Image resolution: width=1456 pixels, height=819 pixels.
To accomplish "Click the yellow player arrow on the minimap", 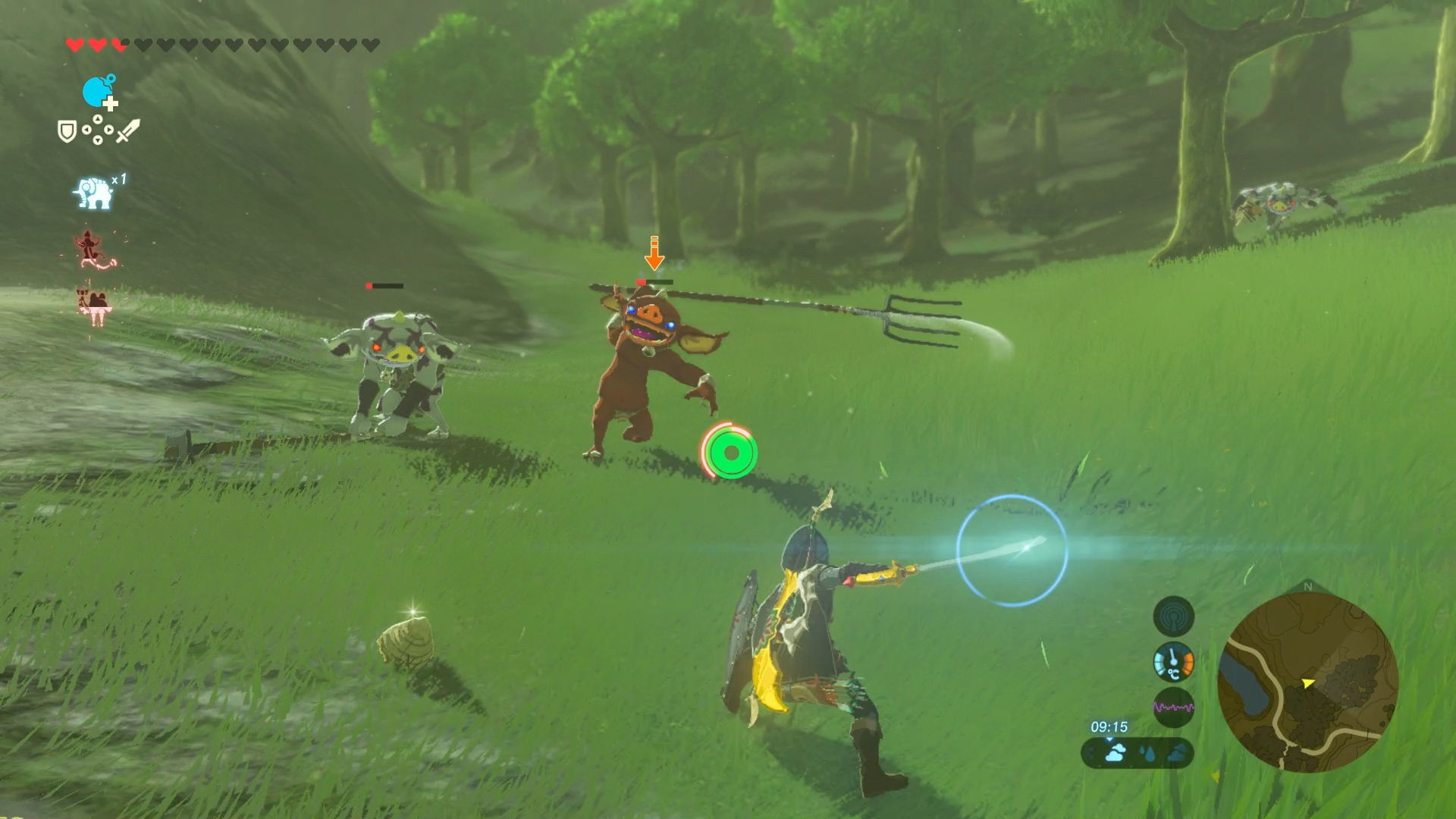I will point(1307,683).
